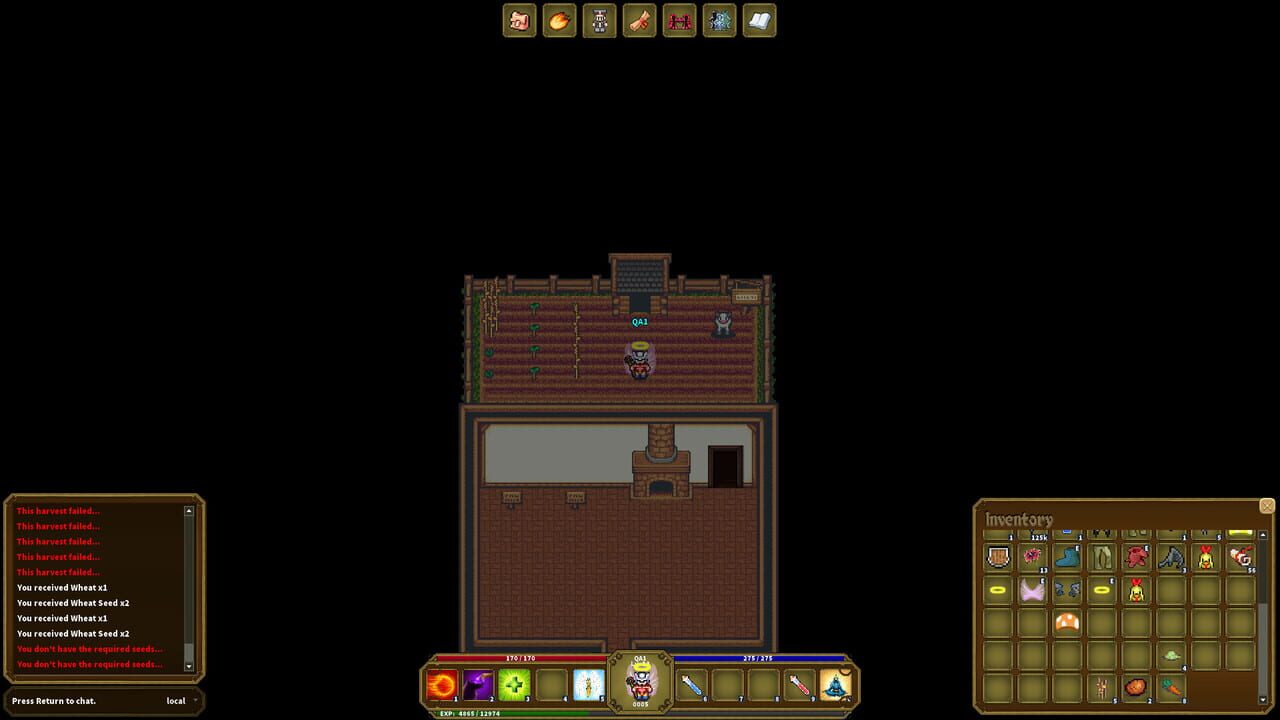Click the Press Return to chat field
Viewport: 1280px width, 720px height.
pos(55,701)
